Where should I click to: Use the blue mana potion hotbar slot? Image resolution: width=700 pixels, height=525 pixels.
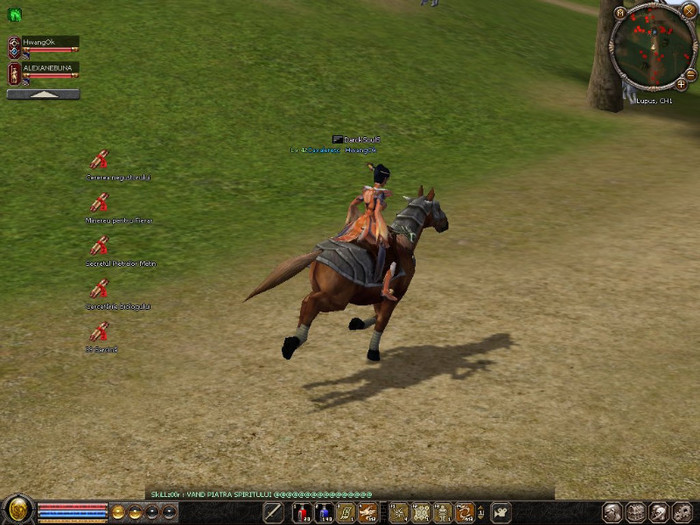coord(324,513)
